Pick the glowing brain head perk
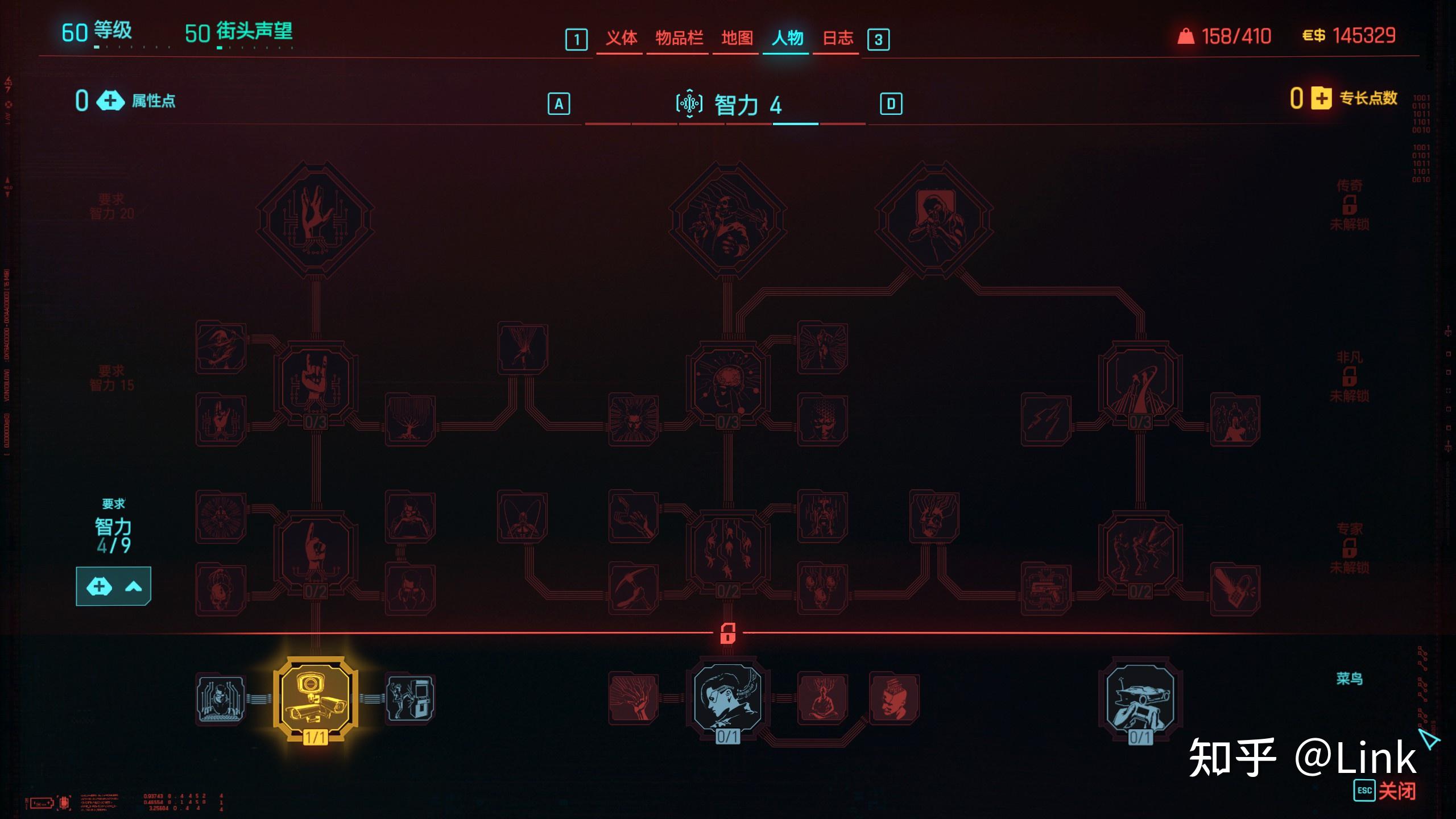Image resolution: width=1456 pixels, height=819 pixels. pyautogui.click(x=727, y=381)
